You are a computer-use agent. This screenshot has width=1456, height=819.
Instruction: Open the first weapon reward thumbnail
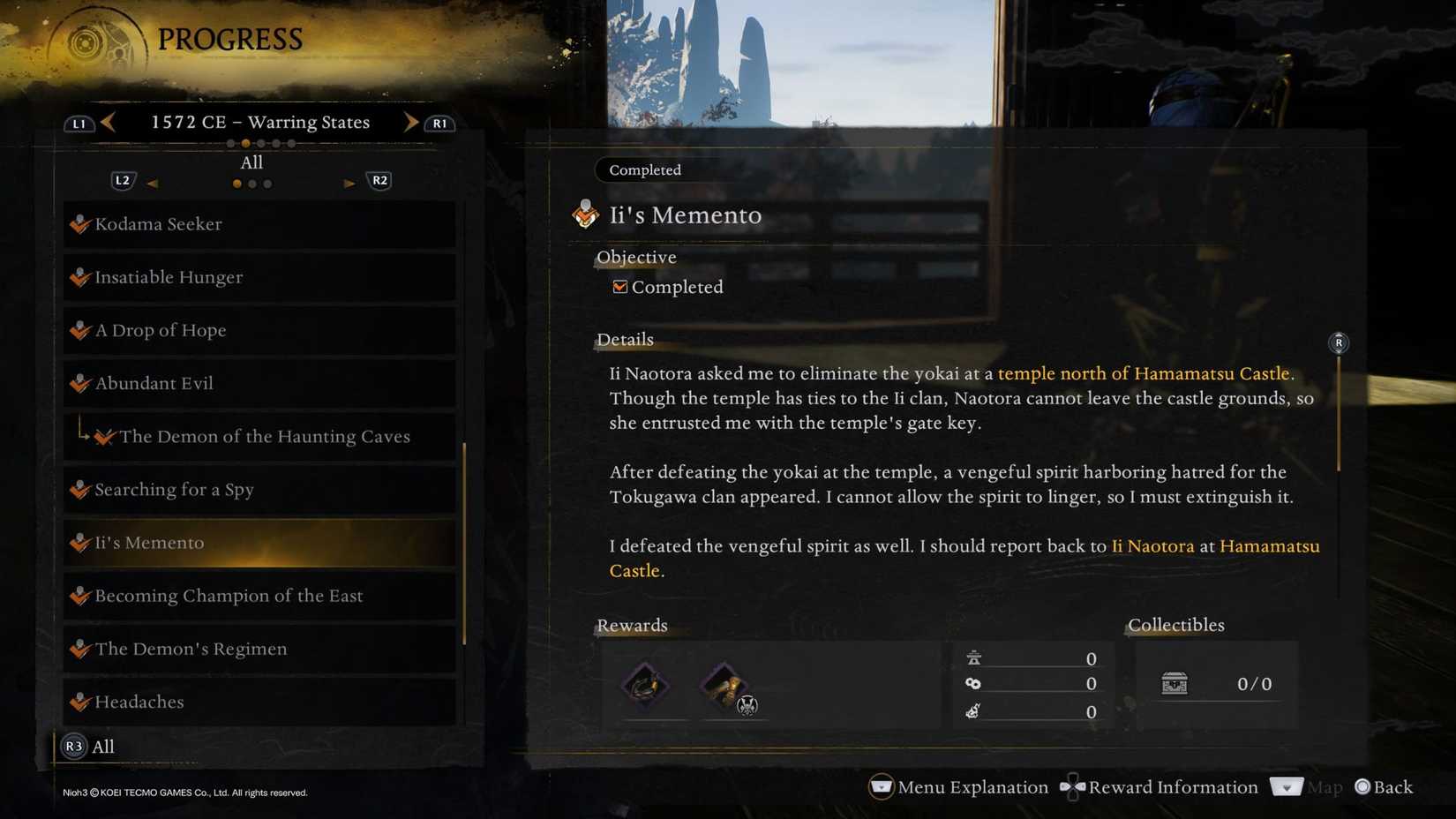(645, 686)
